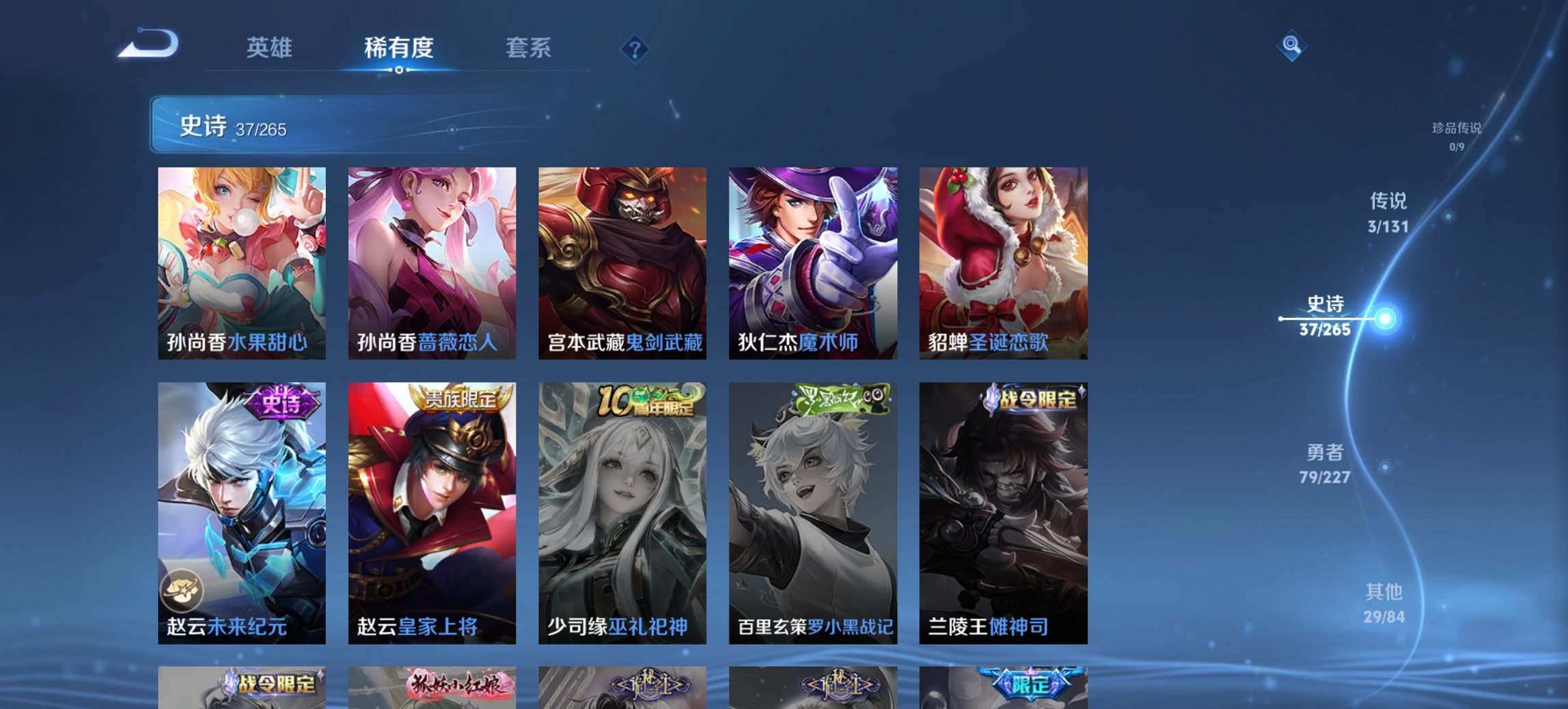Open the search magnifier icon

click(1291, 46)
